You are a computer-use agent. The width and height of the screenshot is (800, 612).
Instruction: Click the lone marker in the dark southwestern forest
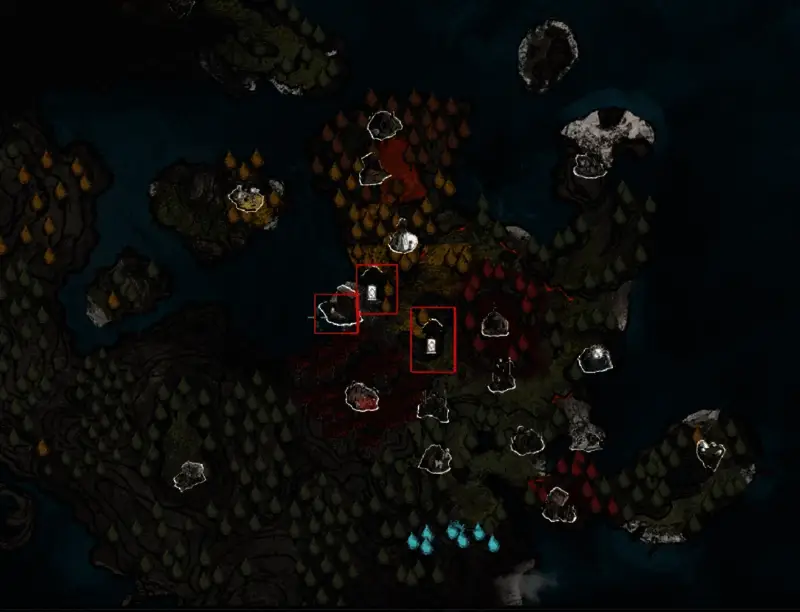[x=190, y=475]
